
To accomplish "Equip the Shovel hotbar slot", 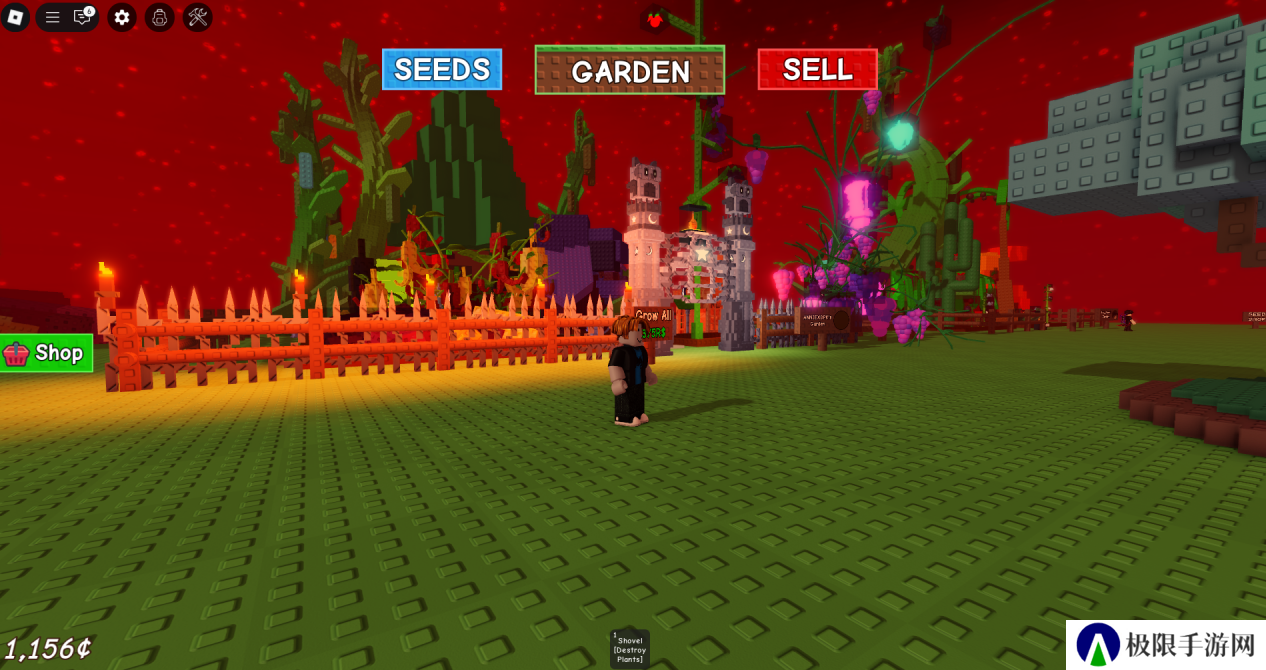I will [x=630, y=648].
